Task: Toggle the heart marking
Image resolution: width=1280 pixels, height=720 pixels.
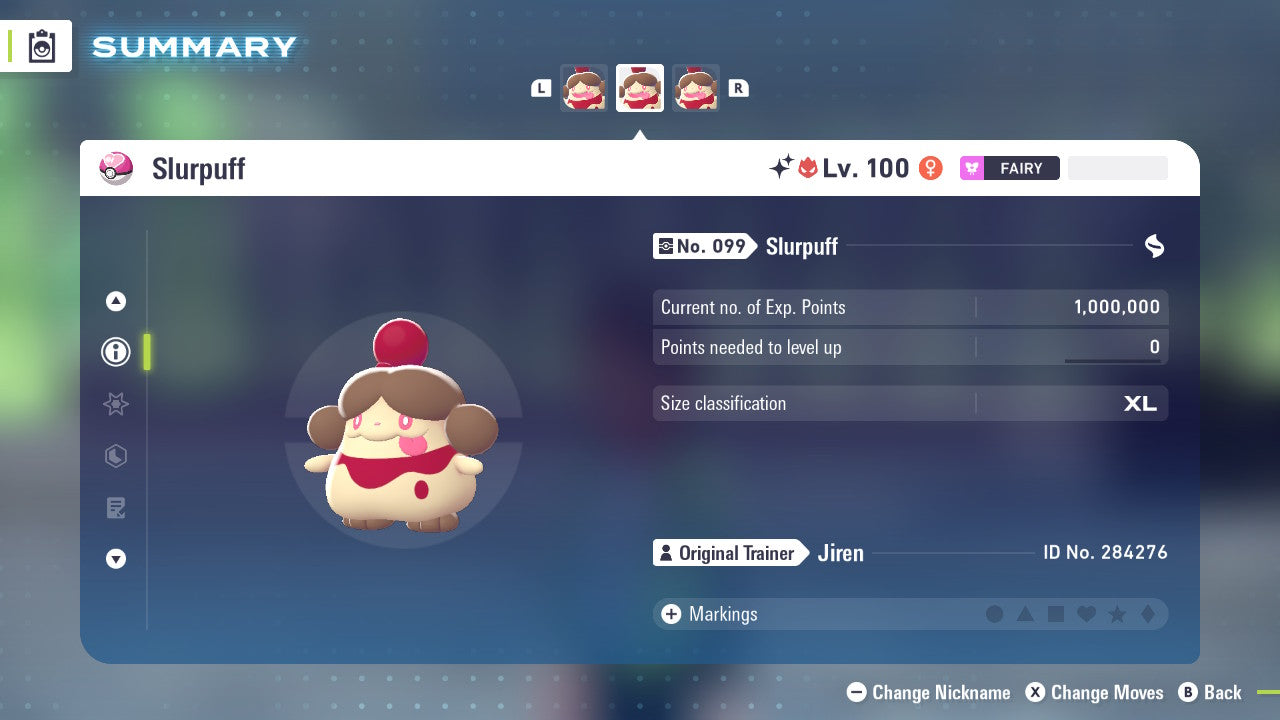Action: [x=1086, y=614]
